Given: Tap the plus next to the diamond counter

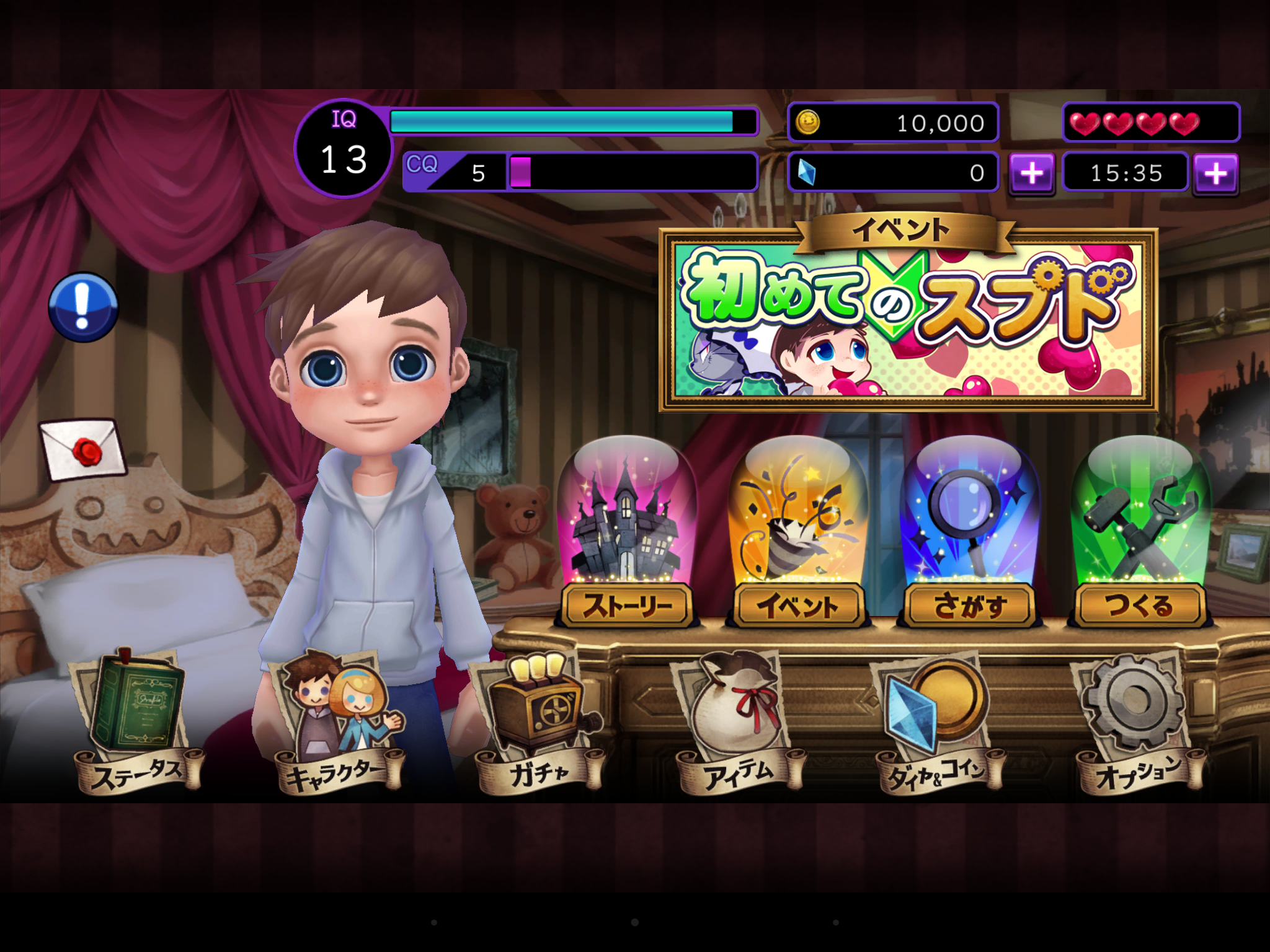Looking at the screenshot, I should tap(1032, 174).
